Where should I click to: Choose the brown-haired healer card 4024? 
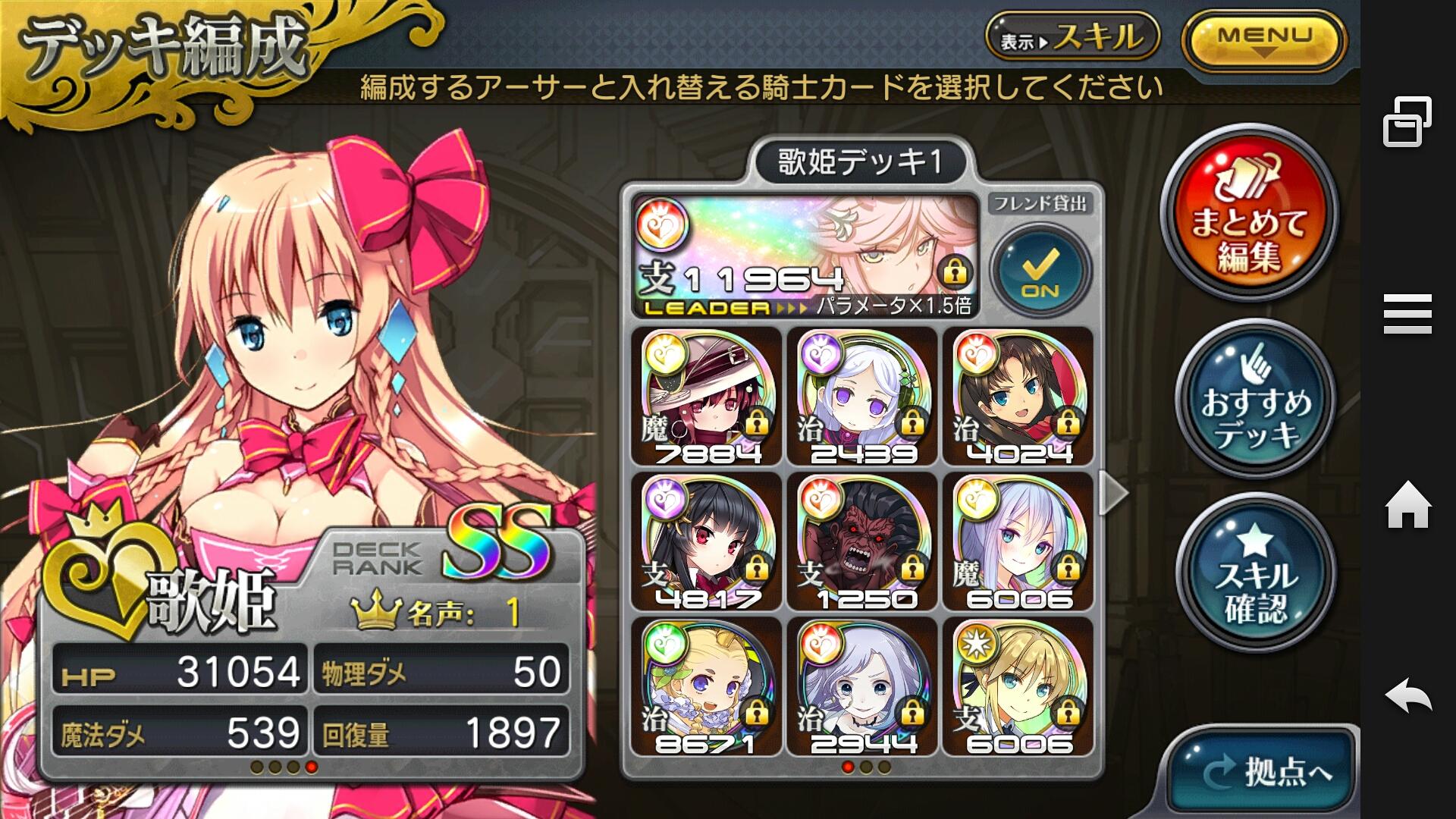[x=1018, y=397]
